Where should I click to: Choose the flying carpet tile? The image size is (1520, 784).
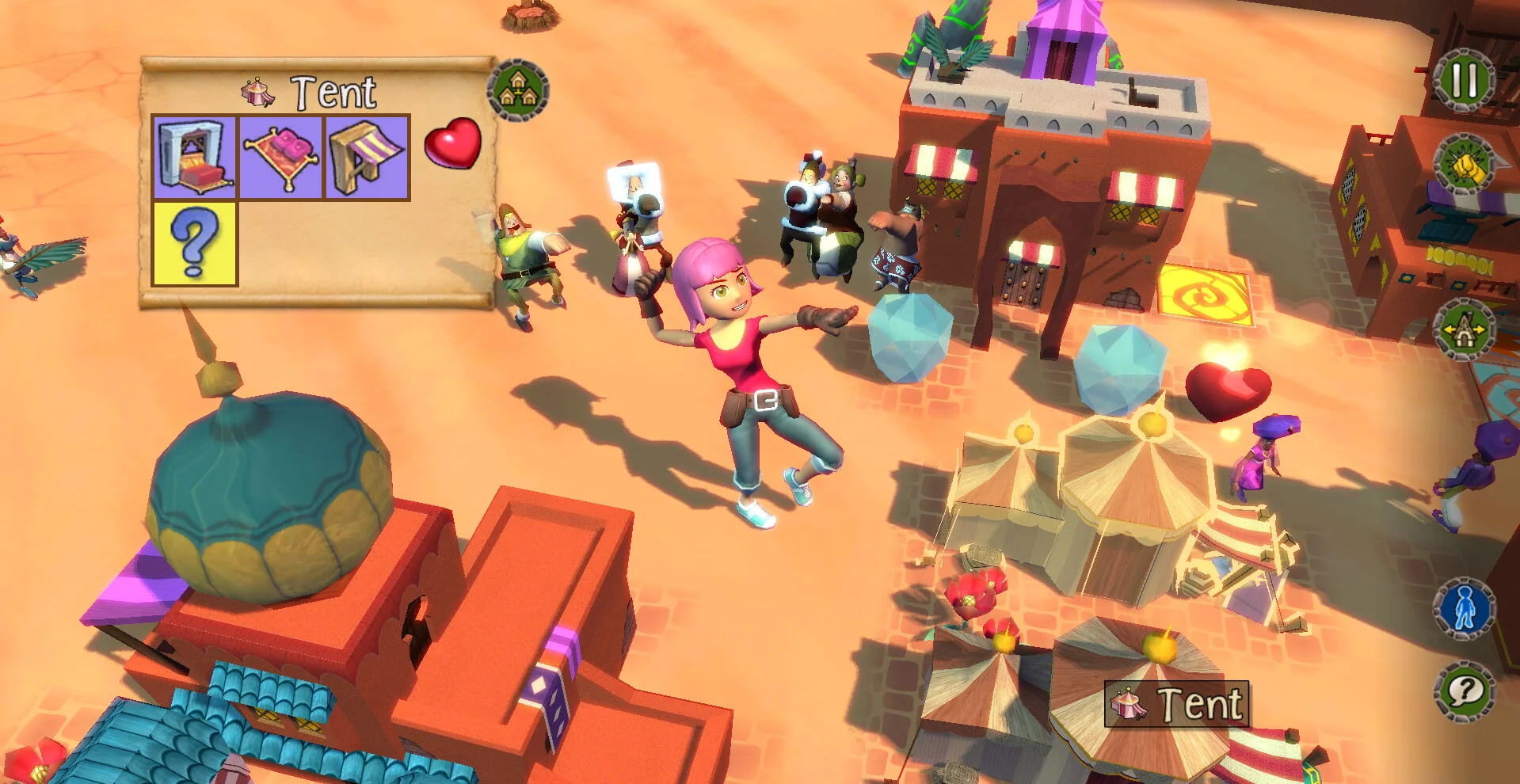[281, 157]
